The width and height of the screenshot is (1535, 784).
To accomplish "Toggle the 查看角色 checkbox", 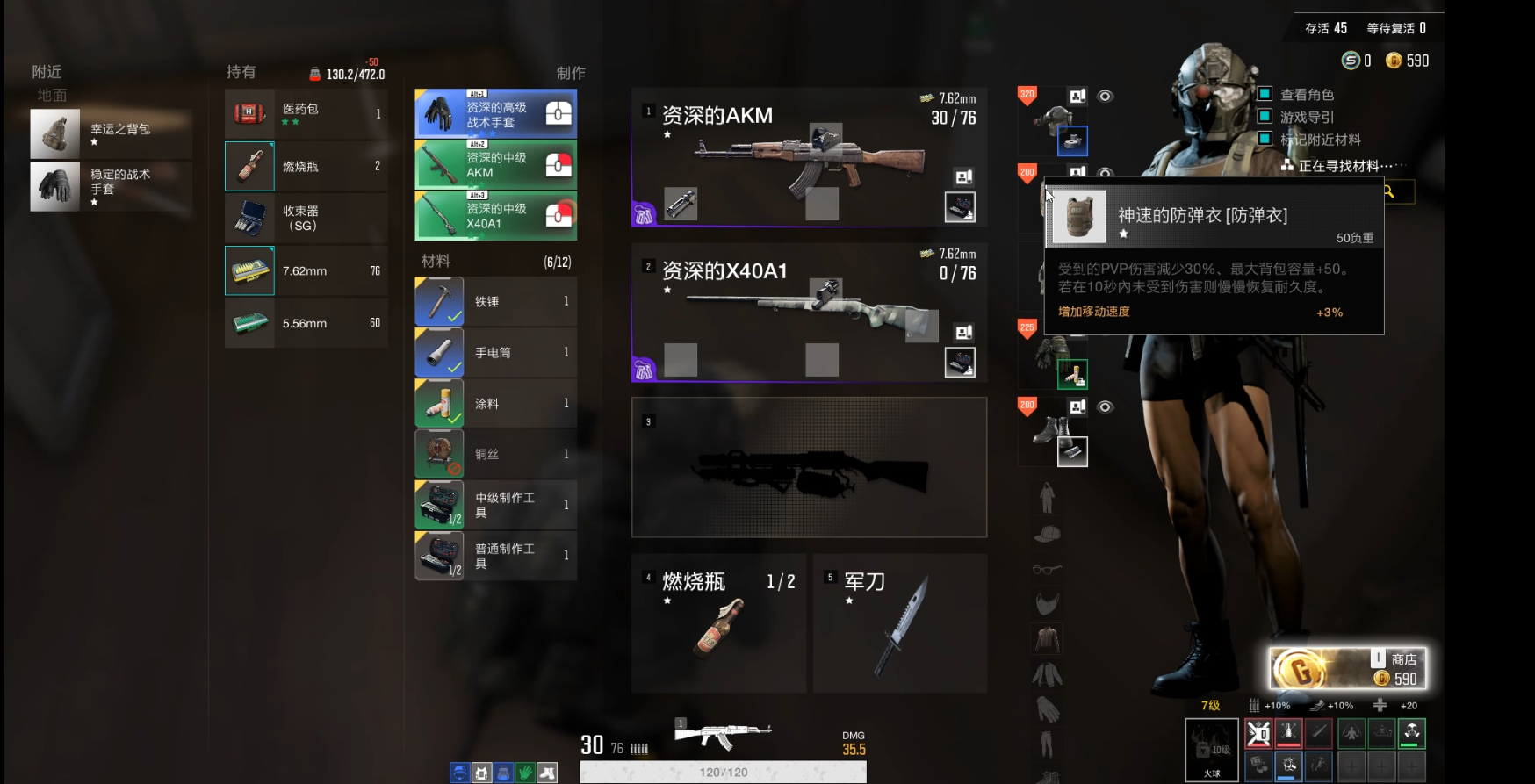I will (1265, 94).
